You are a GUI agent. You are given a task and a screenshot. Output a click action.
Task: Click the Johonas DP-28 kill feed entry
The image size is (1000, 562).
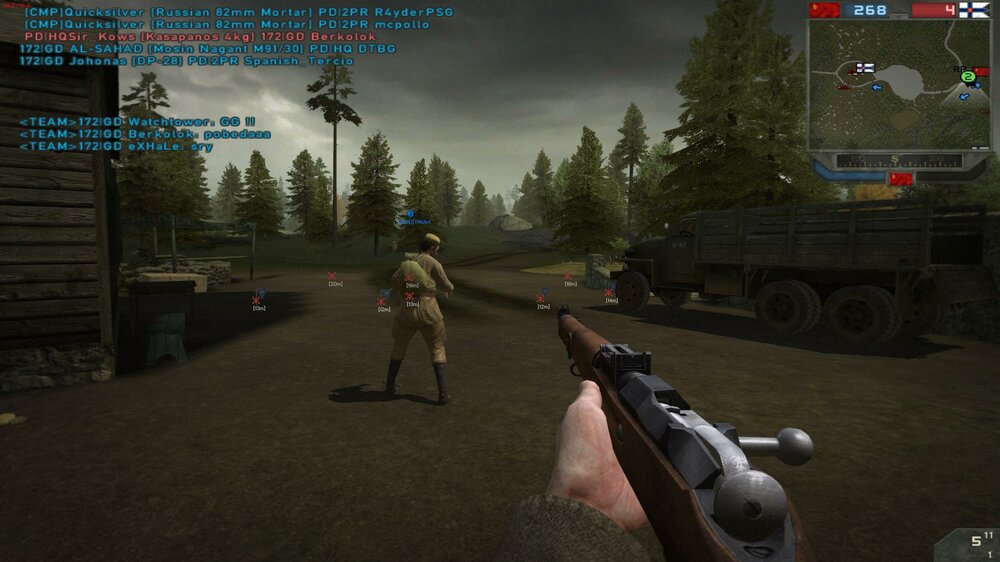(187, 61)
